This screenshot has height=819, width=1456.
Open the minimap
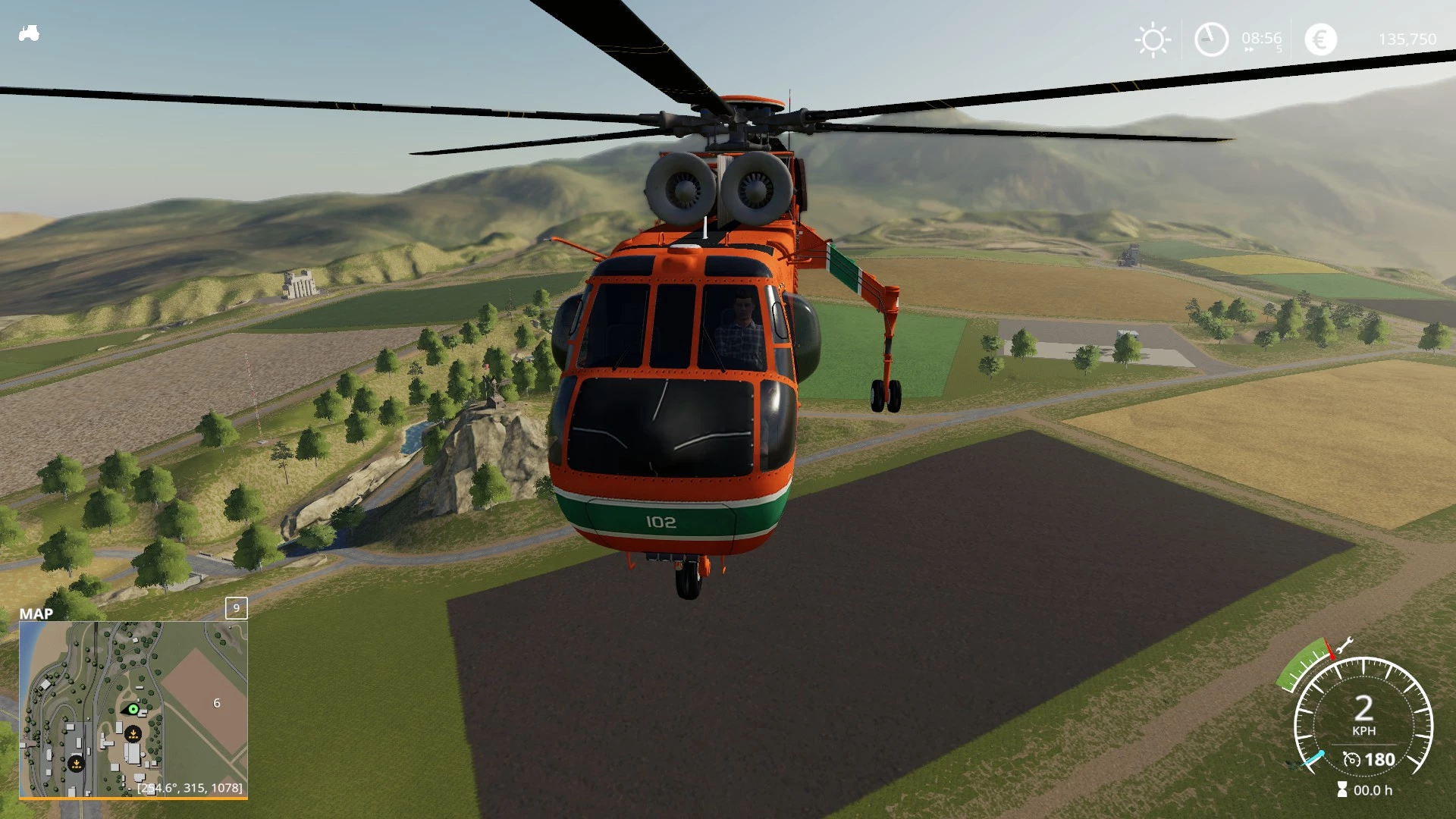point(133,710)
